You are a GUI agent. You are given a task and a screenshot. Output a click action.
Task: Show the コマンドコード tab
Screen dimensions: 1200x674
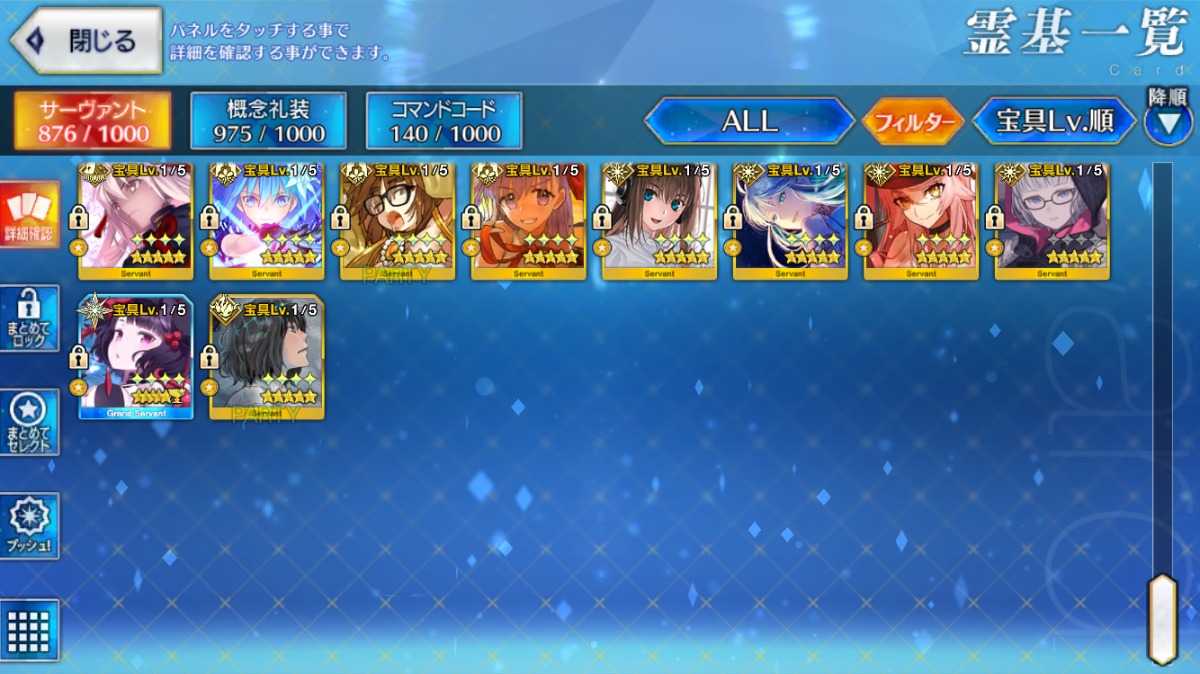444,121
